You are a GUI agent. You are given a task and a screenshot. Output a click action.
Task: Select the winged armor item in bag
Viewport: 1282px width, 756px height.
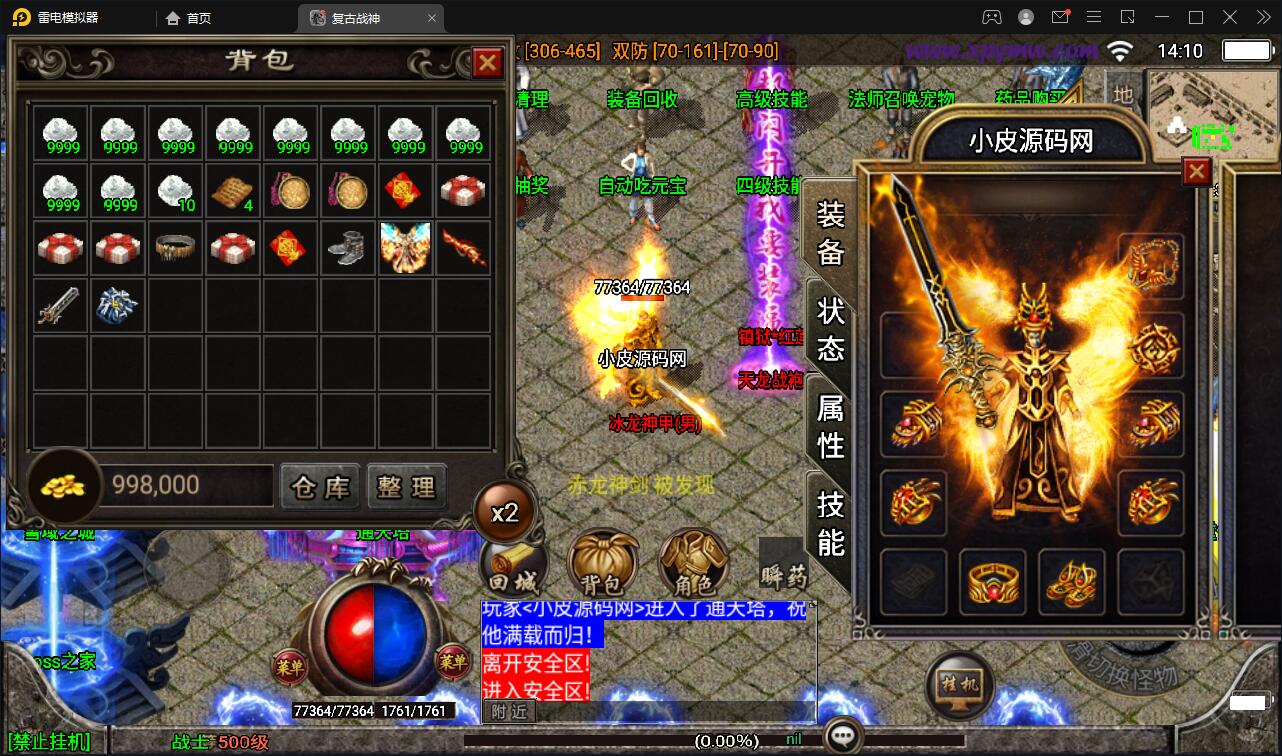coord(406,248)
